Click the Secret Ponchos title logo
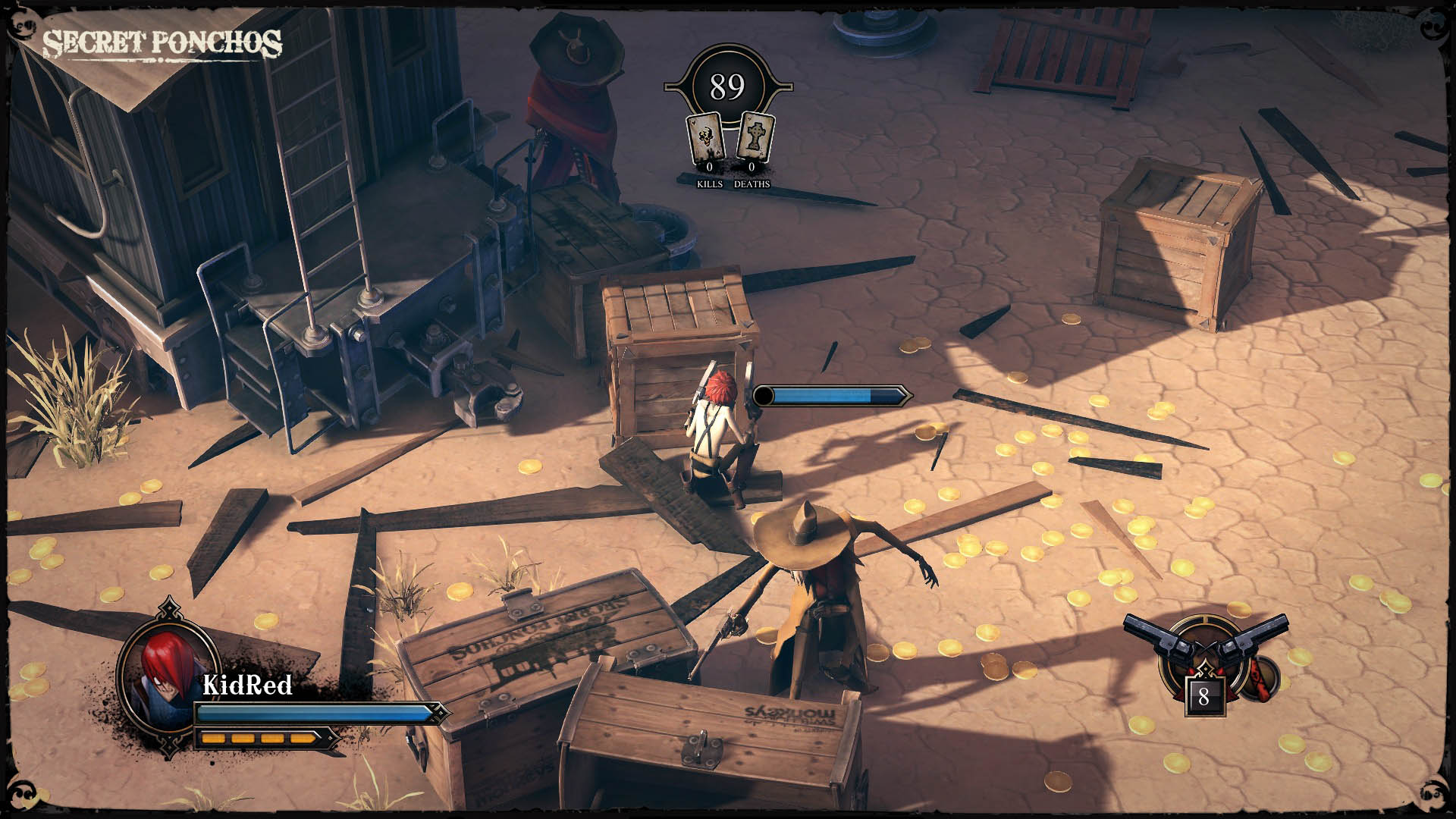Screen dimensions: 1456x819 164,43
